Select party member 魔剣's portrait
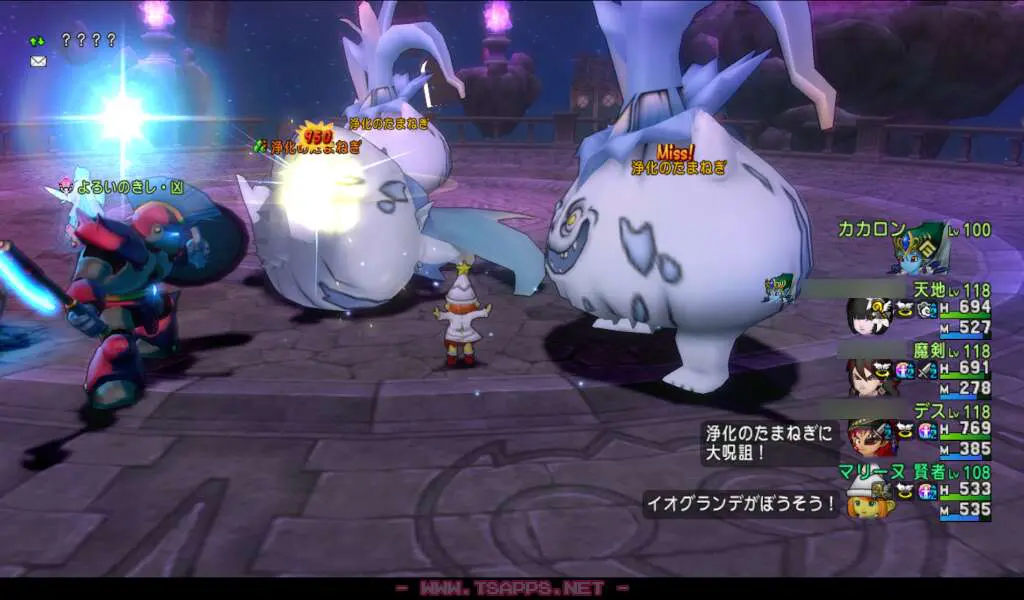The image size is (1024, 600). pyautogui.click(x=868, y=377)
